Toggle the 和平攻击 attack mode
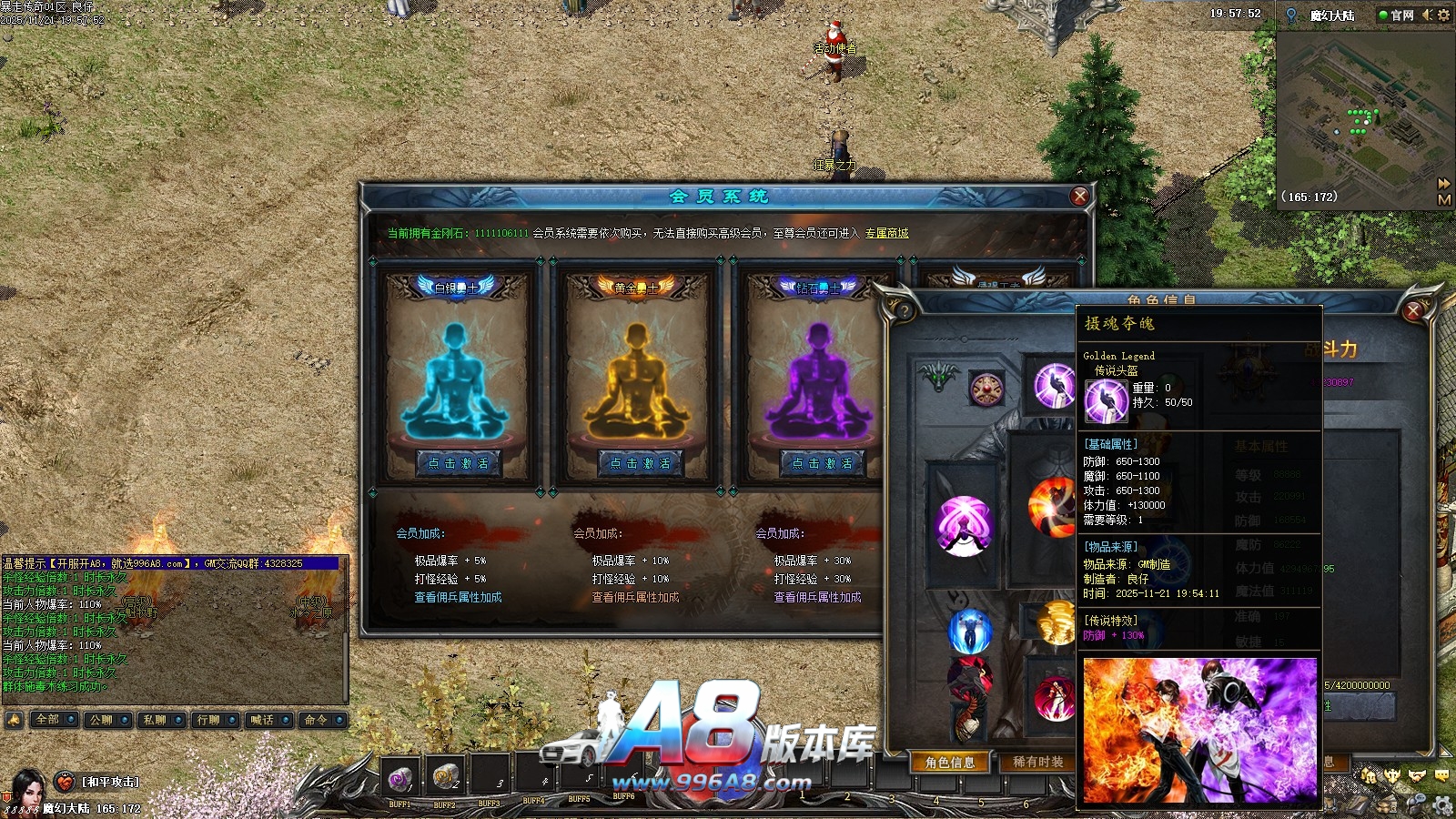 [x=109, y=782]
